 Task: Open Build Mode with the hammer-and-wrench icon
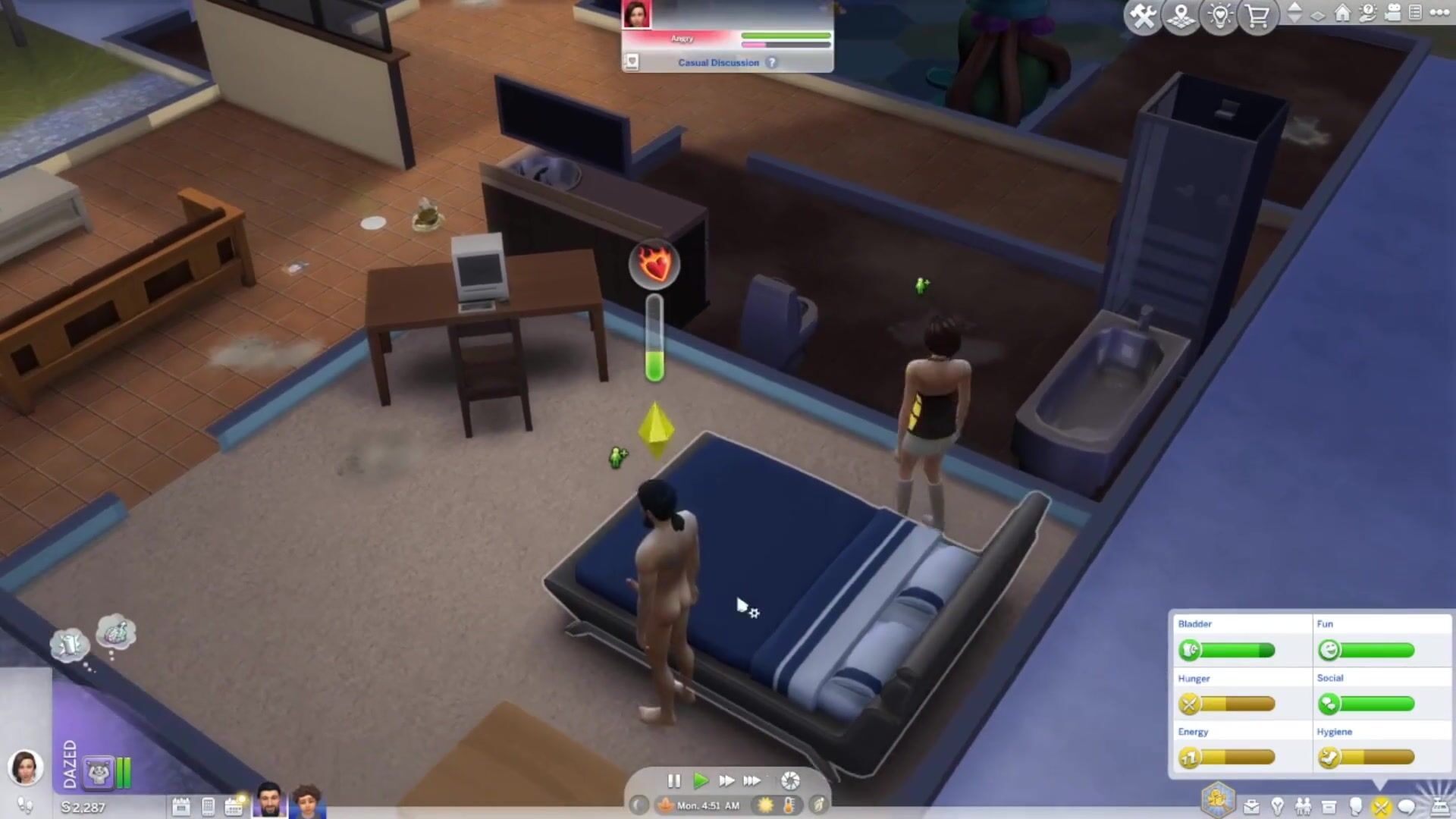[x=1143, y=16]
